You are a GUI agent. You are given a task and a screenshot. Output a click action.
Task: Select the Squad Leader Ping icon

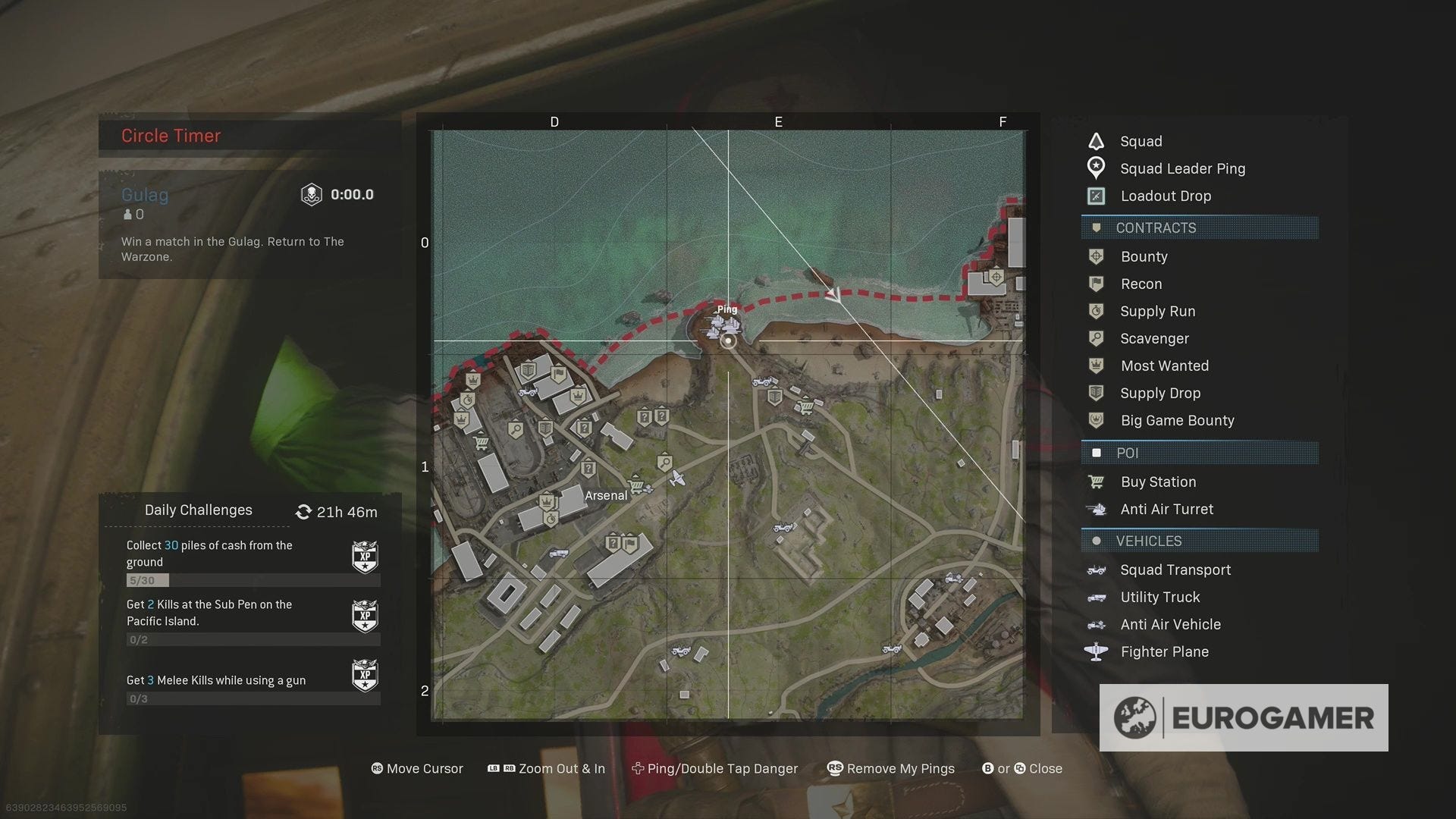click(x=1096, y=168)
